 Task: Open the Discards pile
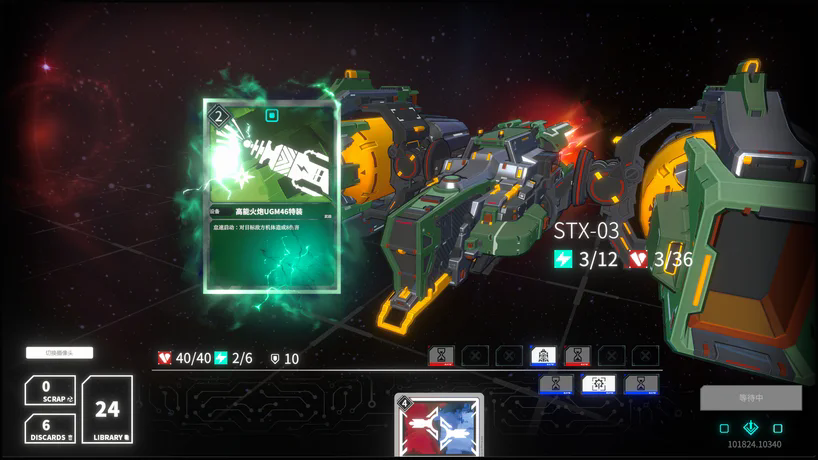click(x=50, y=429)
